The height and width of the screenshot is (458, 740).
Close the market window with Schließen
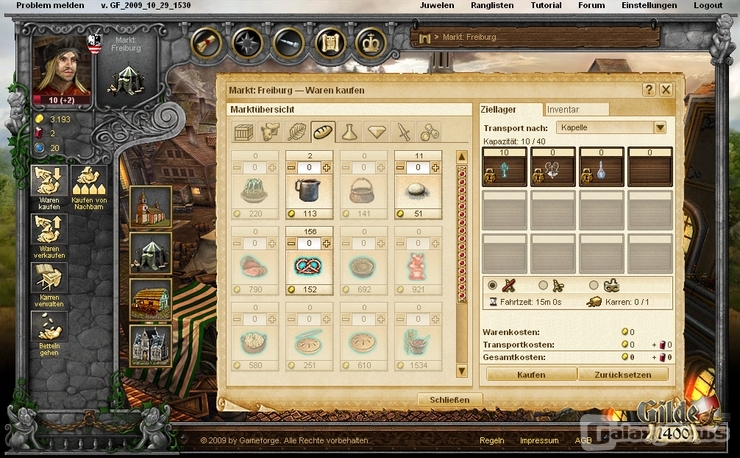(x=450, y=399)
